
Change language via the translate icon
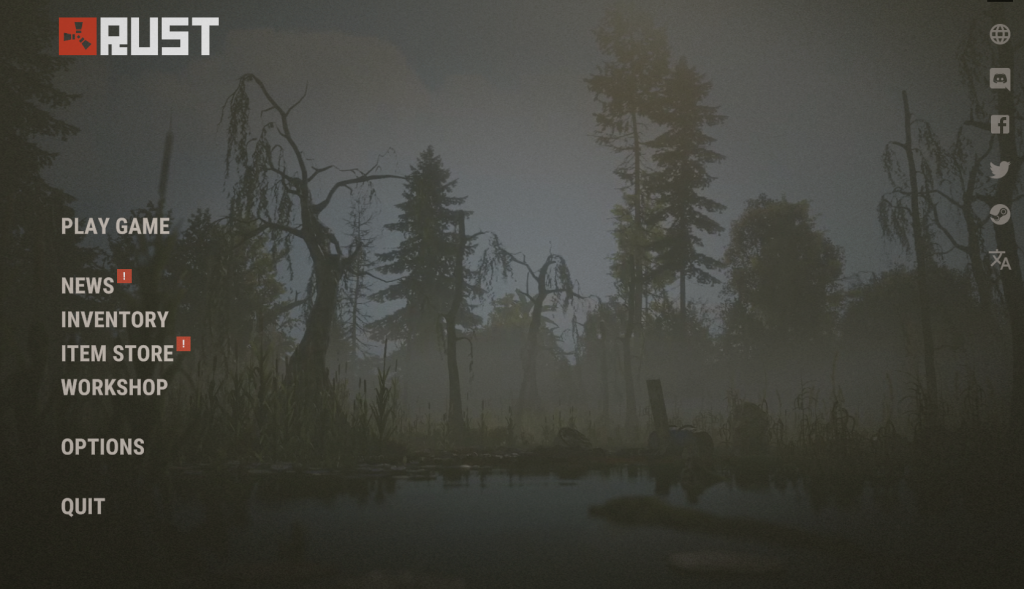point(1000,260)
